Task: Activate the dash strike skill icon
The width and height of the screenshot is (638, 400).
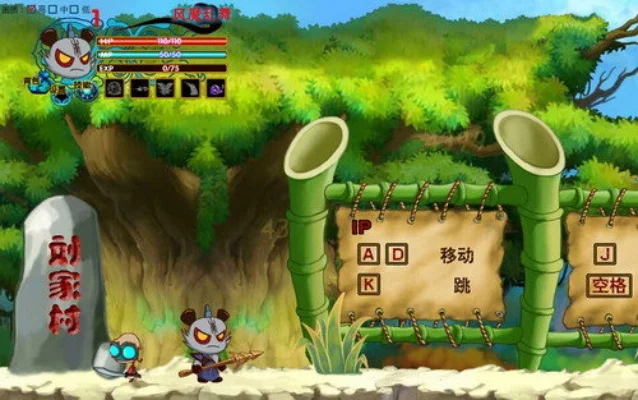Action: [x=140, y=88]
